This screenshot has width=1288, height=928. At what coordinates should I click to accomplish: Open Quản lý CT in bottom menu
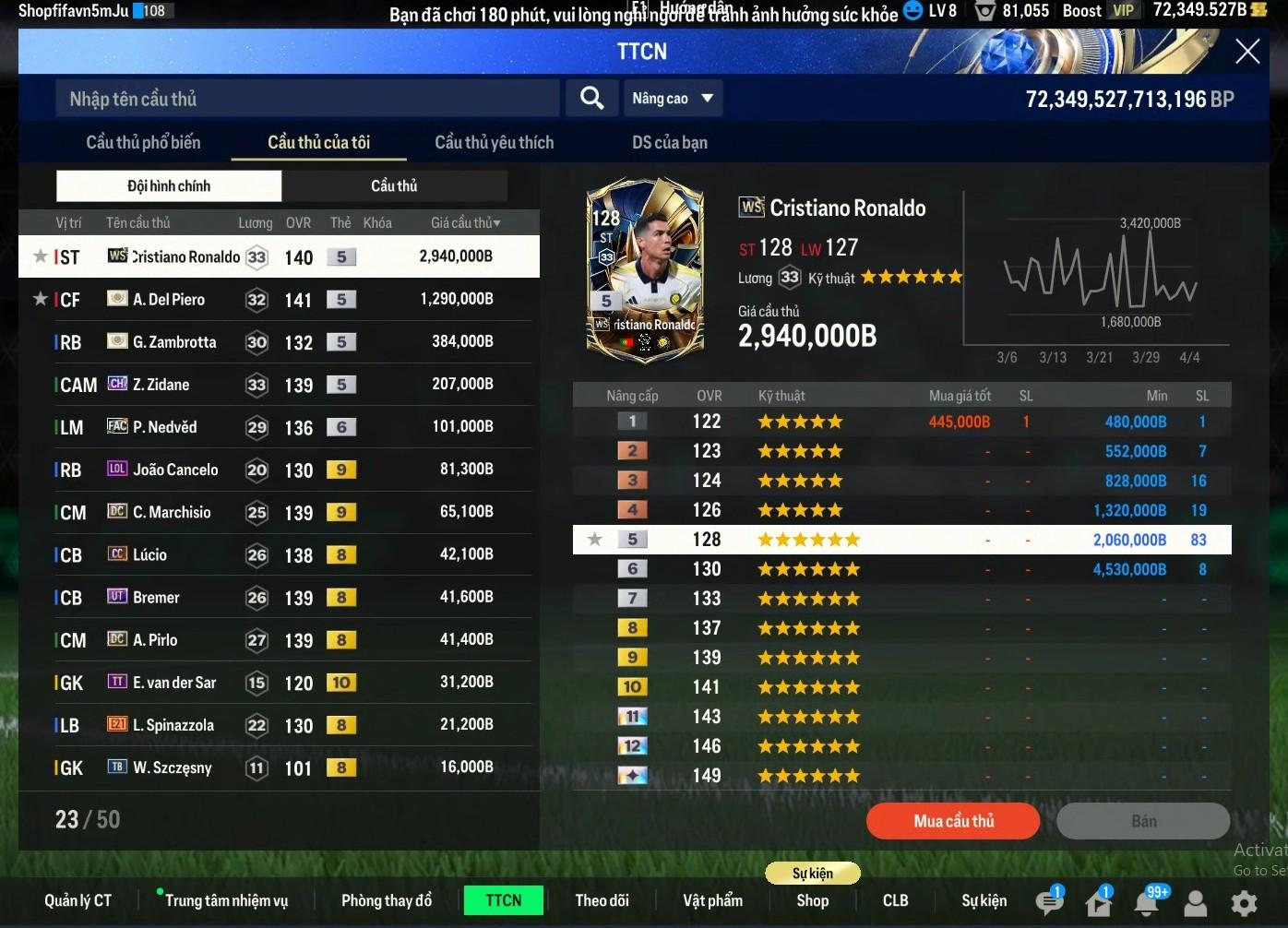[x=78, y=900]
